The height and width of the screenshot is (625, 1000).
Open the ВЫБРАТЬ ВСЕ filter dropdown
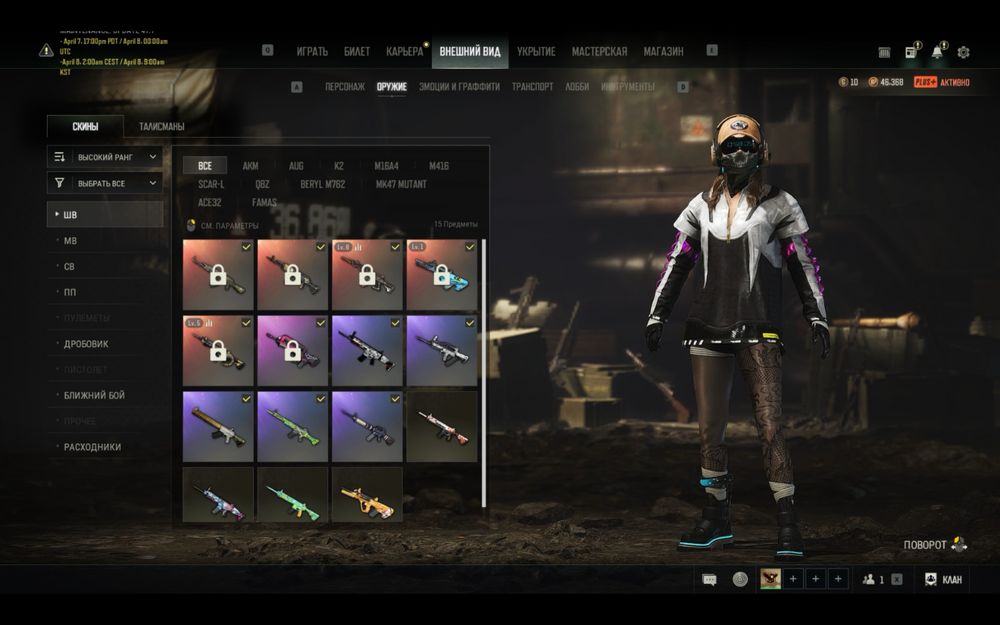[x=105, y=184]
